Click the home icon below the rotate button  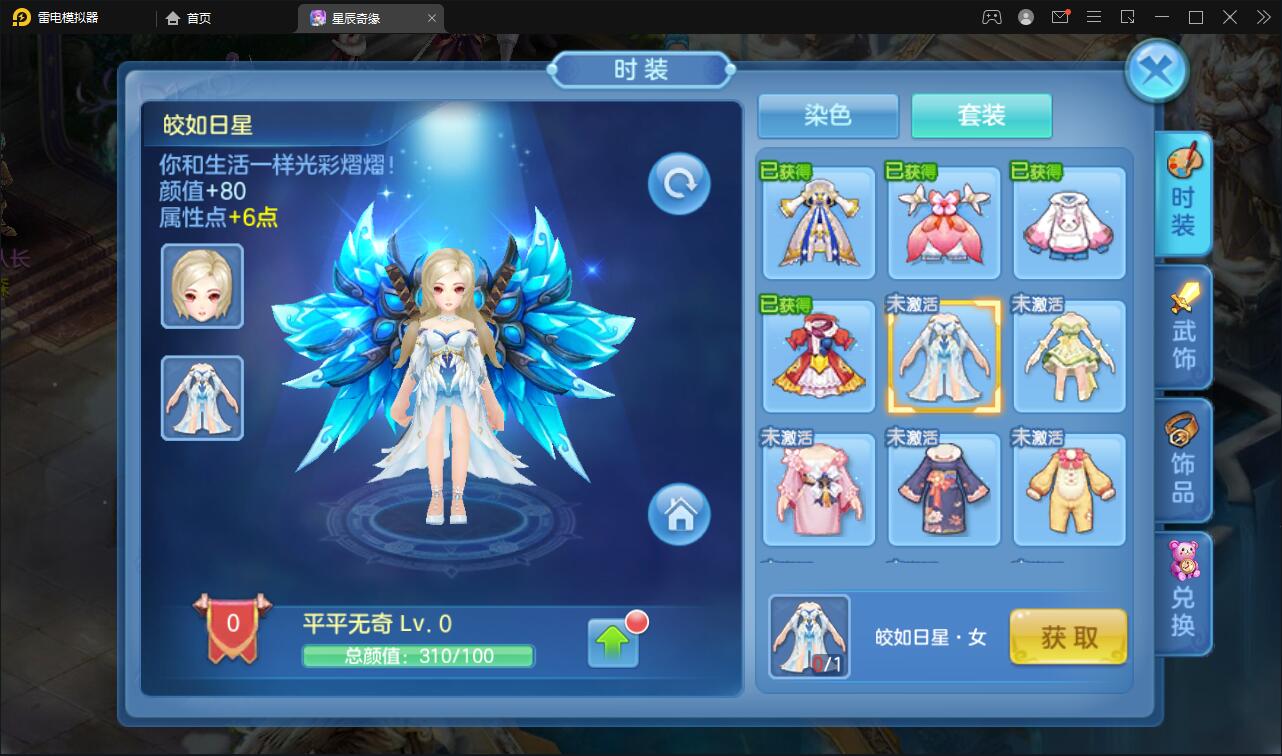(x=680, y=515)
